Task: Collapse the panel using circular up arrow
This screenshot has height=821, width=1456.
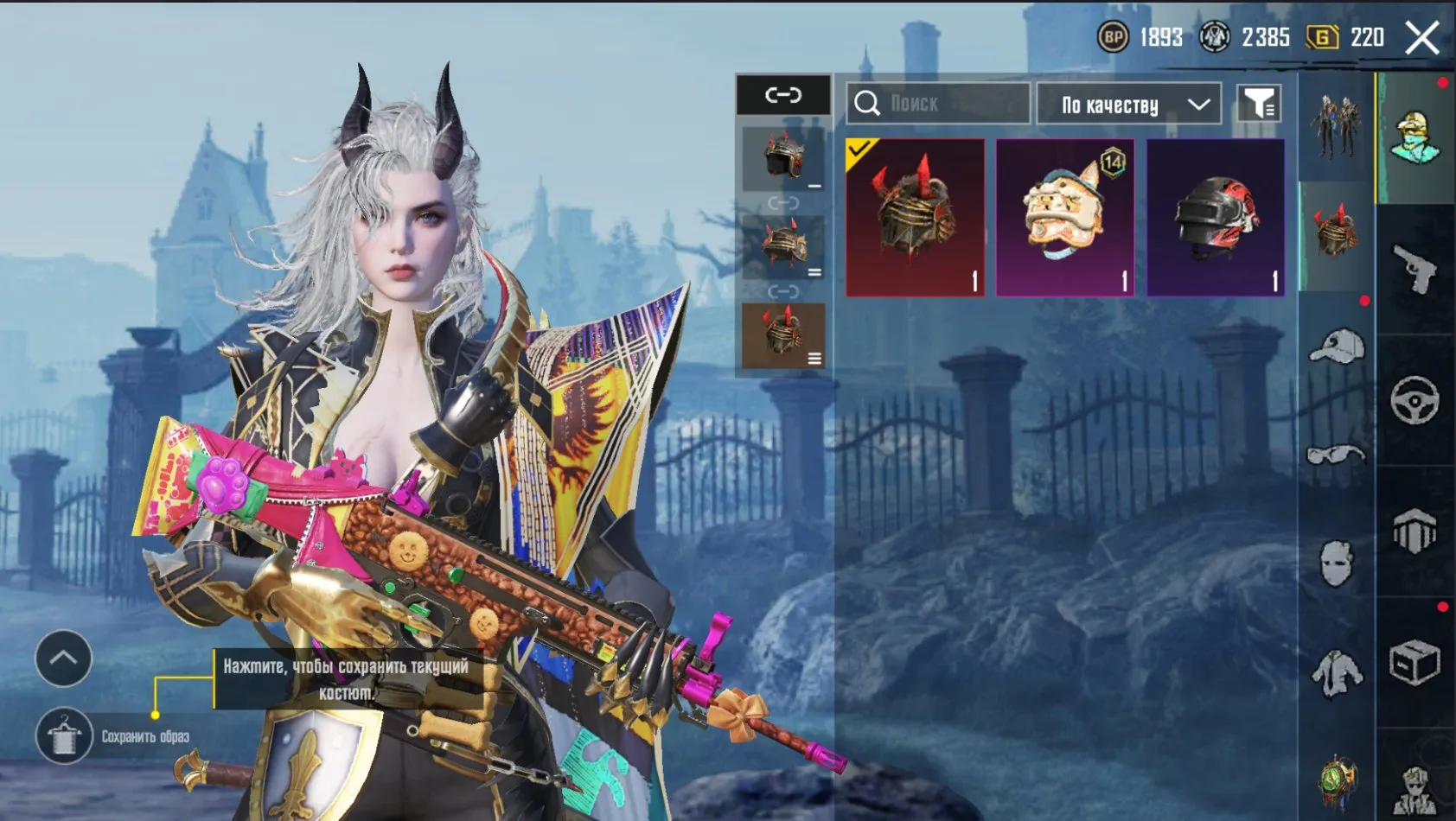Action: click(63, 659)
